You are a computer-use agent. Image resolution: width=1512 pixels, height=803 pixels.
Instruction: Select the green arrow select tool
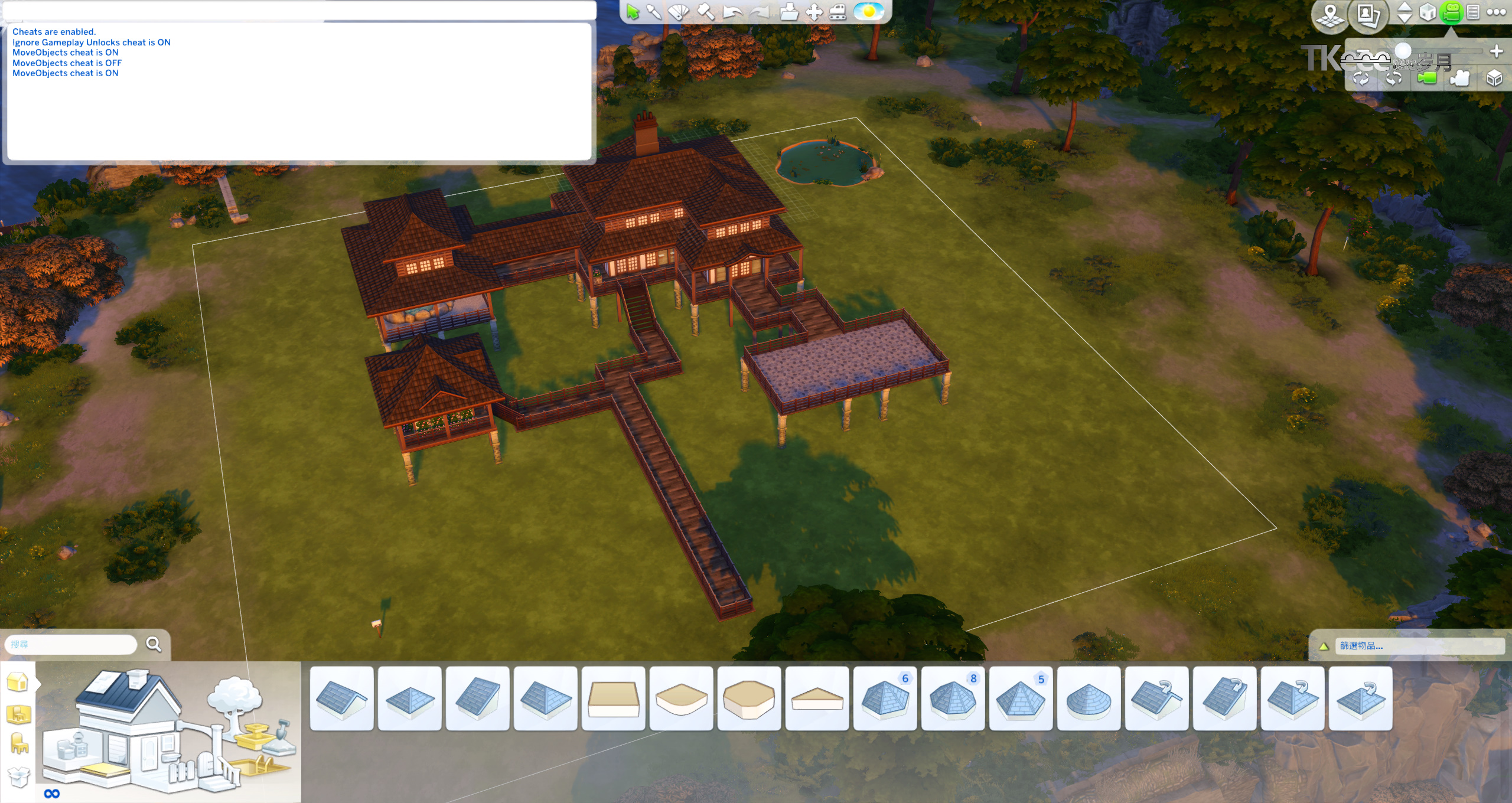[633, 12]
